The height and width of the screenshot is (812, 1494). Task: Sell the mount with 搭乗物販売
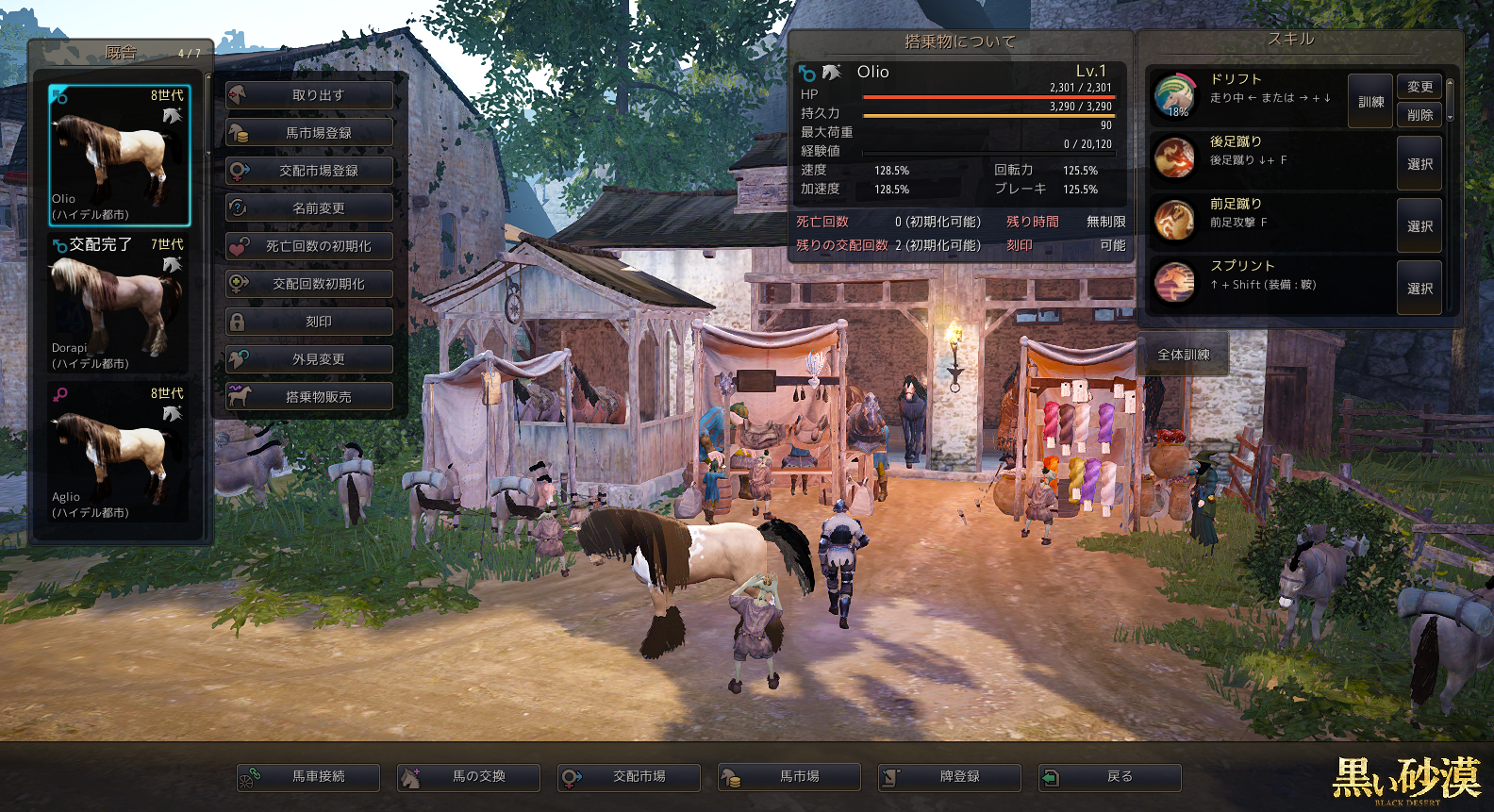(x=309, y=397)
